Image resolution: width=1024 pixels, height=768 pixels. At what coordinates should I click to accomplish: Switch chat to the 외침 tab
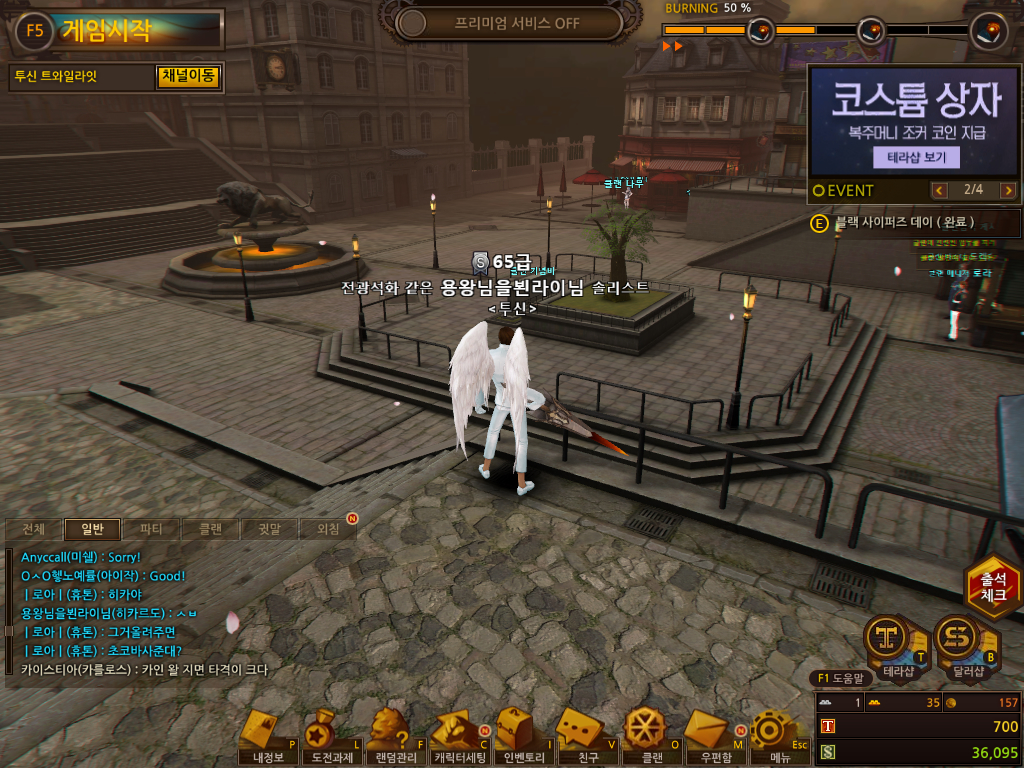tap(327, 529)
